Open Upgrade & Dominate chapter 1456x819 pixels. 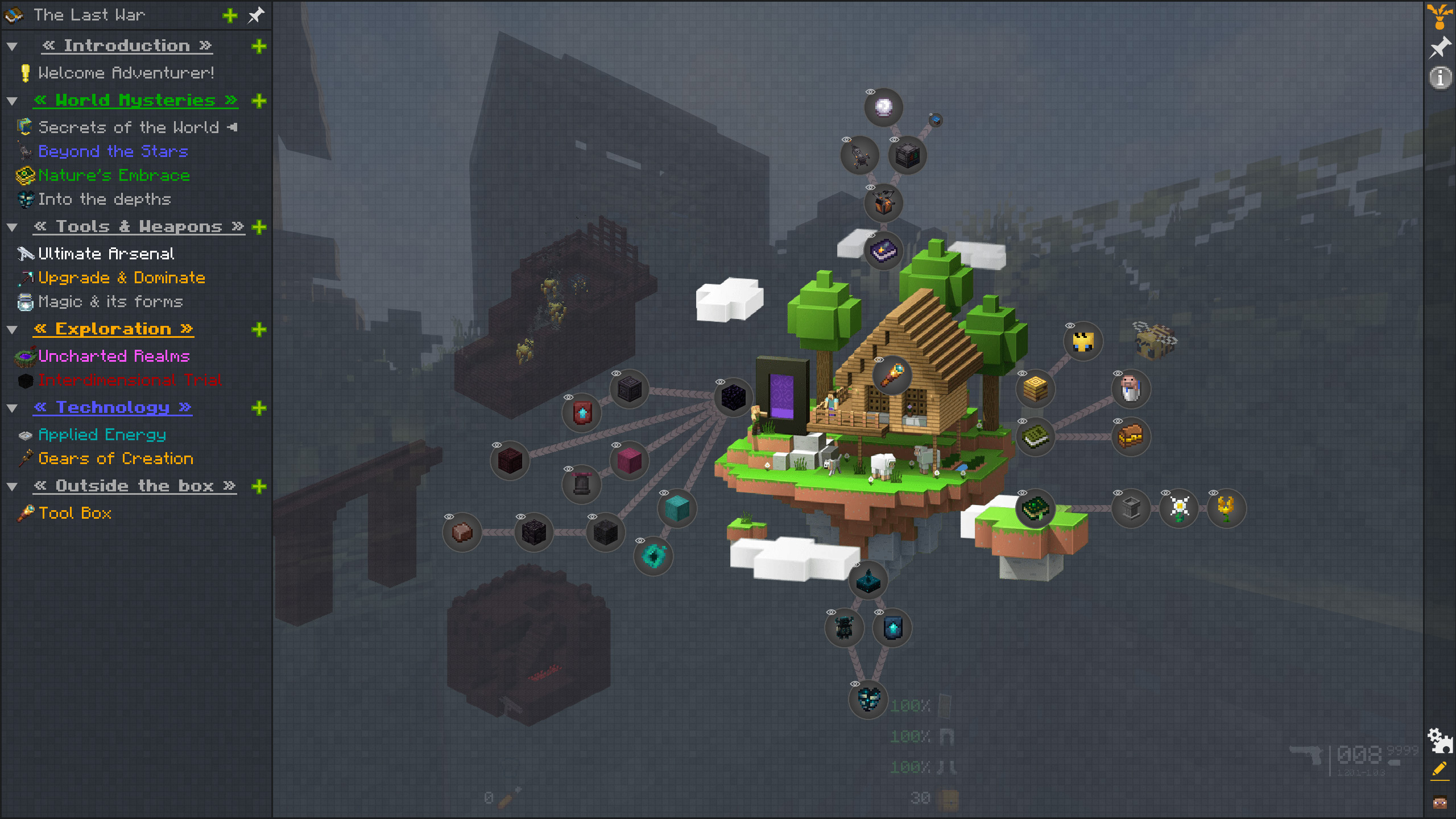[x=121, y=278]
